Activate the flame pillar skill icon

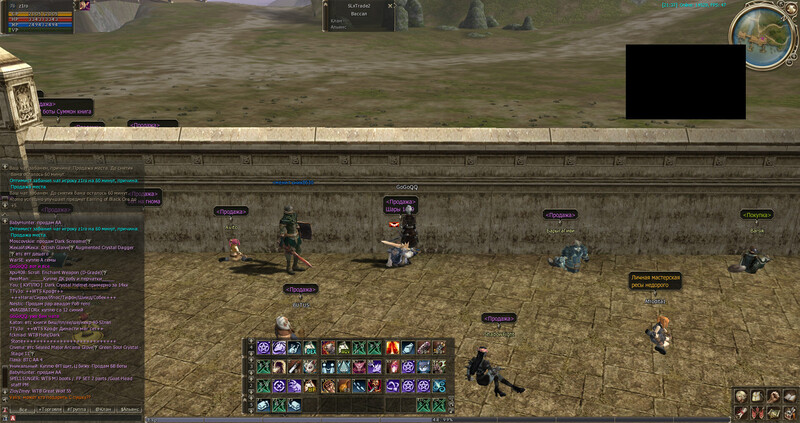[391, 348]
